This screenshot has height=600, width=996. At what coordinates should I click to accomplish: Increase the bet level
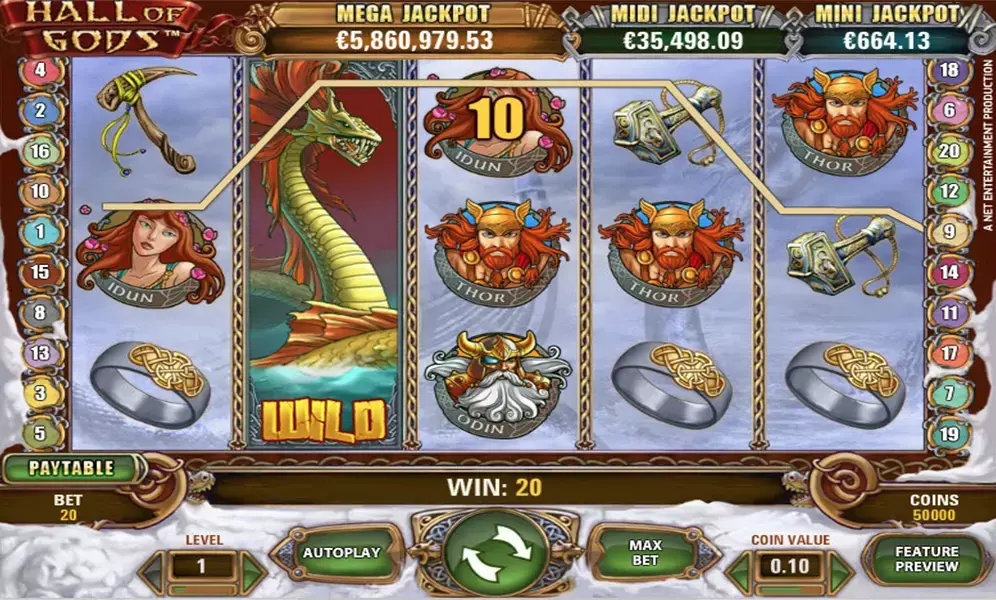[251, 571]
